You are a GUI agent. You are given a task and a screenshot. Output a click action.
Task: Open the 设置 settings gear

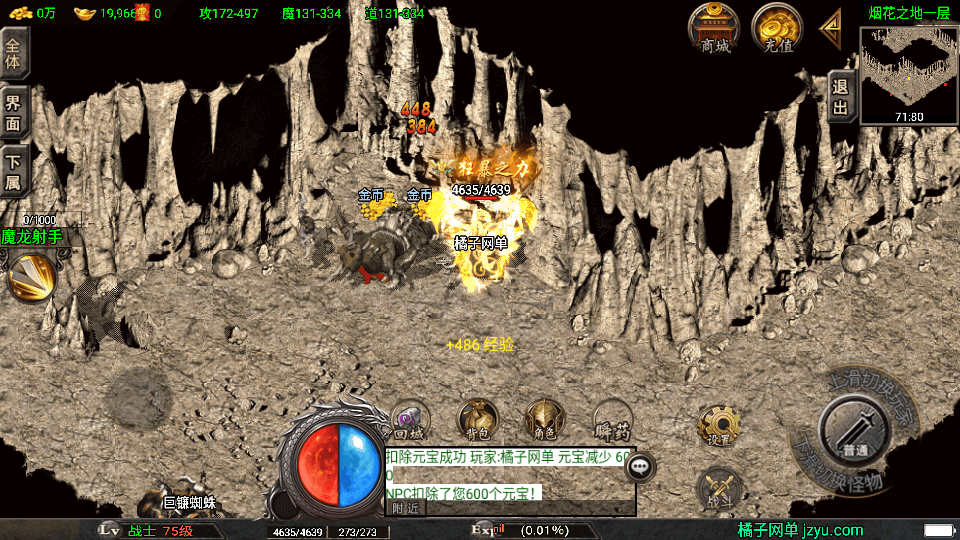pos(718,426)
